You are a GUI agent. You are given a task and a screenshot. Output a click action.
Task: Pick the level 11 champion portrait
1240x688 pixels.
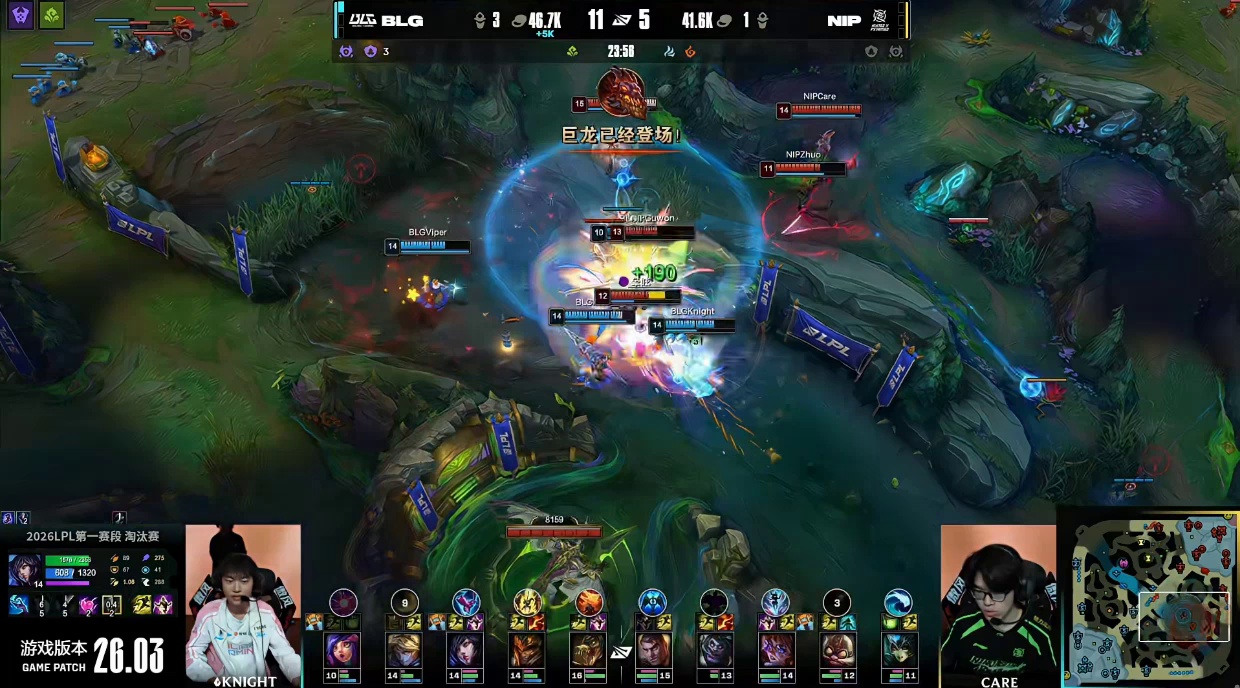coord(897,651)
